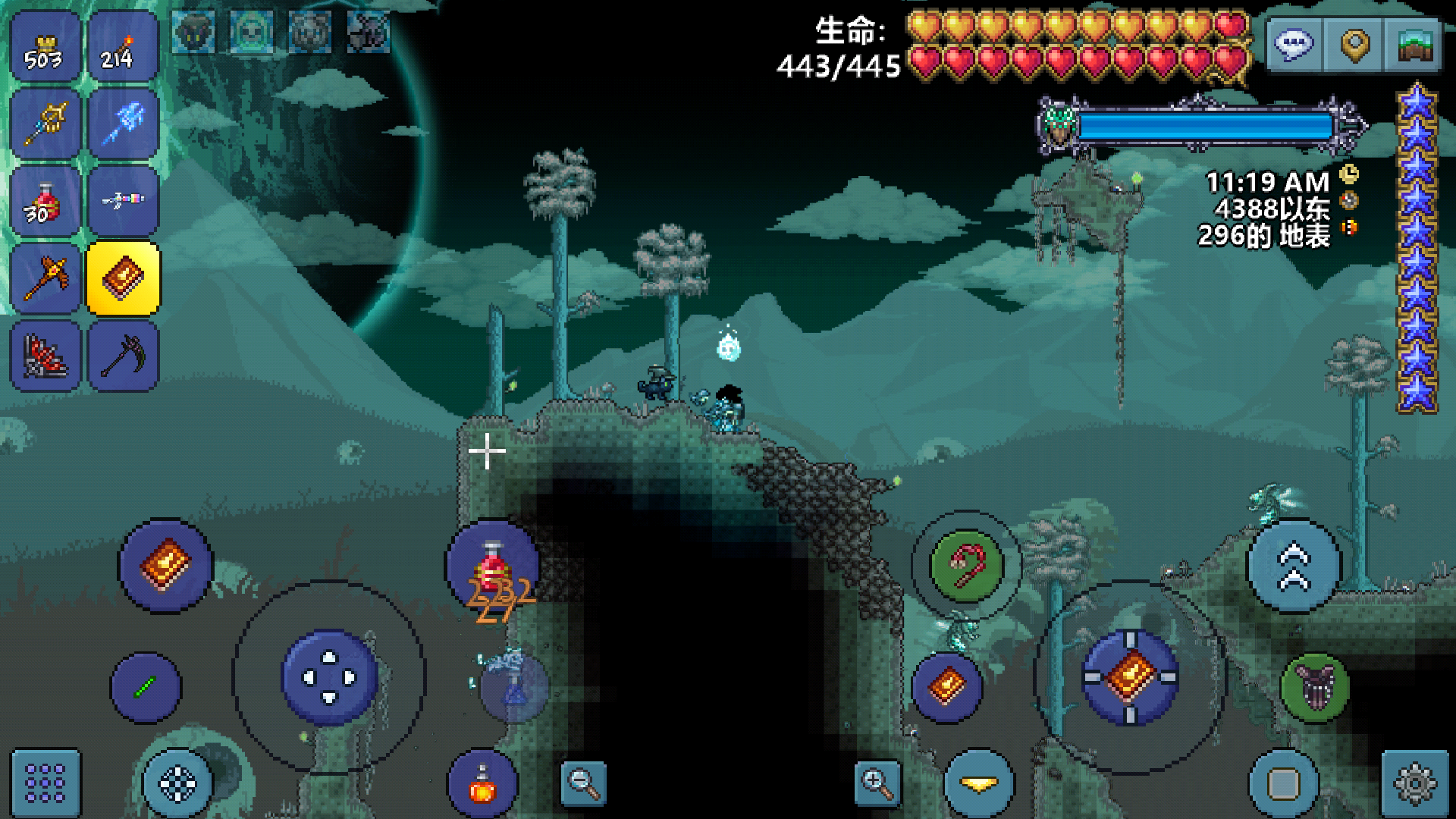
Task: Zoom out with the minus magnifier
Action: tap(583, 783)
